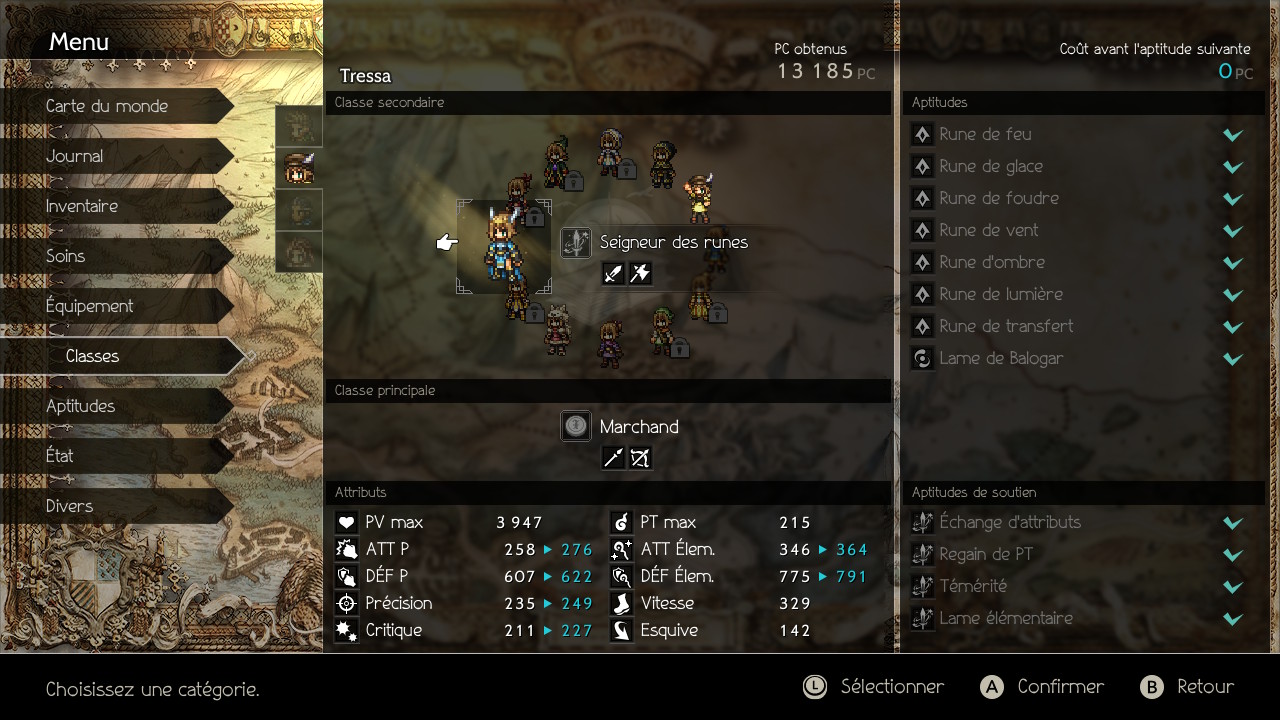The width and height of the screenshot is (1280, 720).
Task: Select the Rune de glace skill
Action: coord(991,166)
